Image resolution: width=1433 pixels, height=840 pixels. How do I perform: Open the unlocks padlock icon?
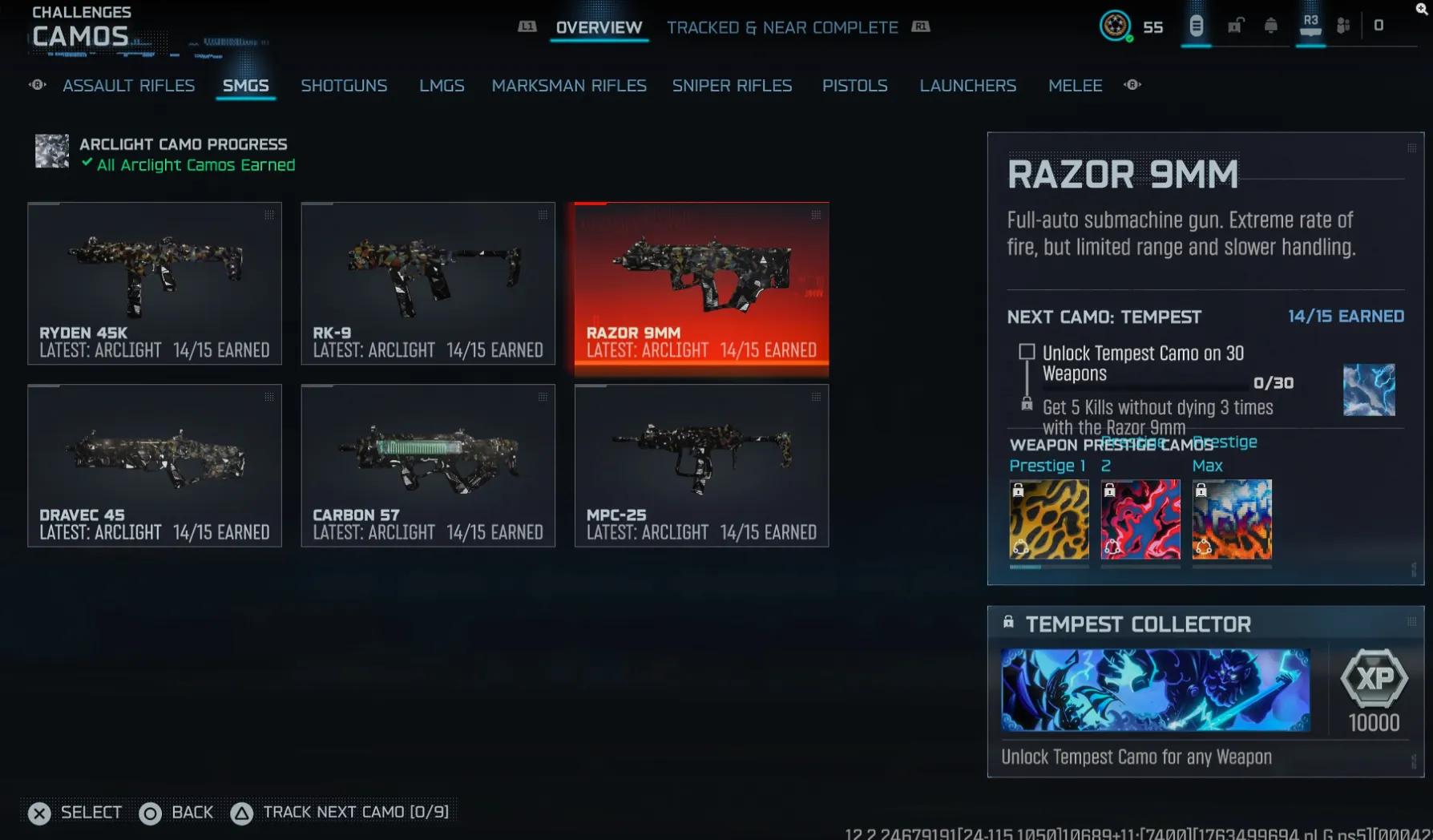pyautogui.click(x=1234, y=26)
